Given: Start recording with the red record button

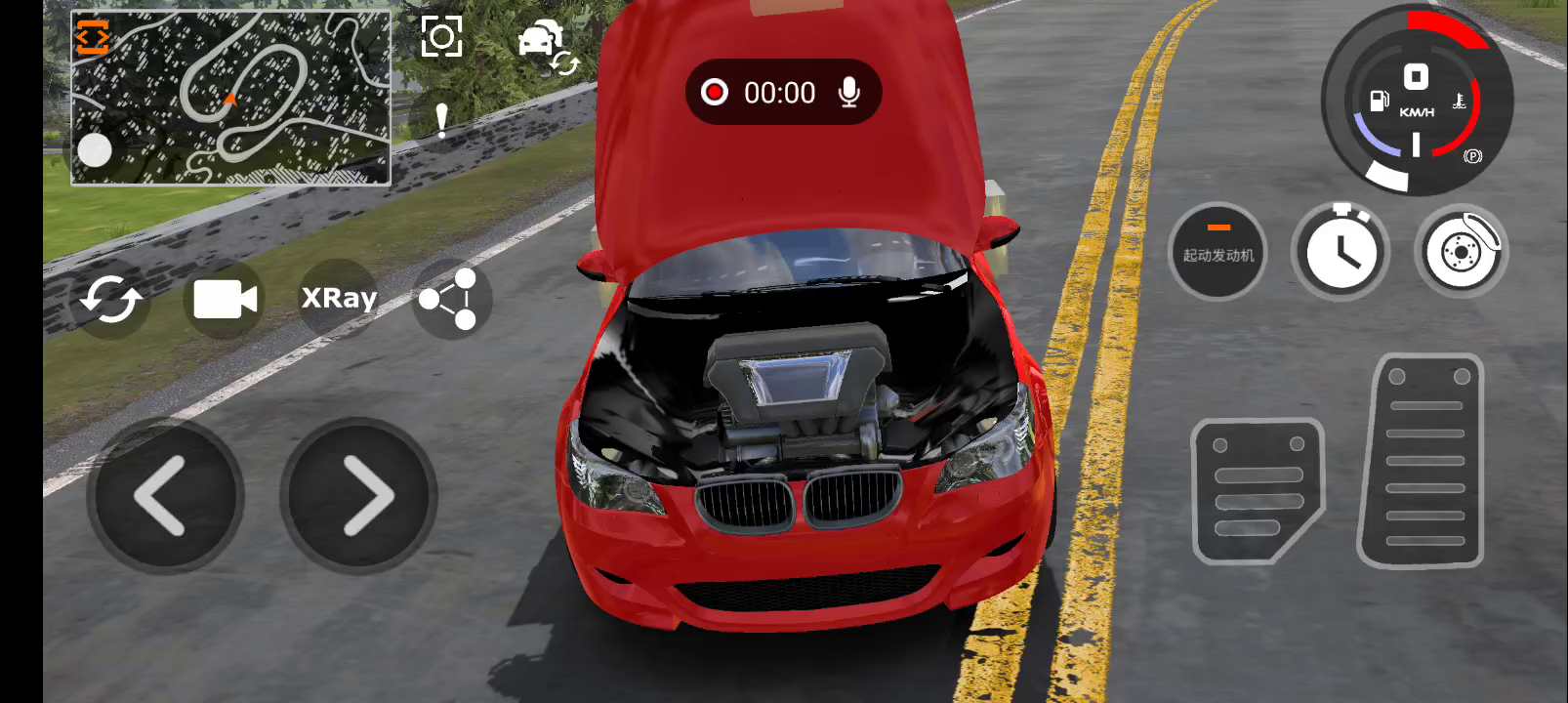Looking at the screenshot, I should pos(715,92).
